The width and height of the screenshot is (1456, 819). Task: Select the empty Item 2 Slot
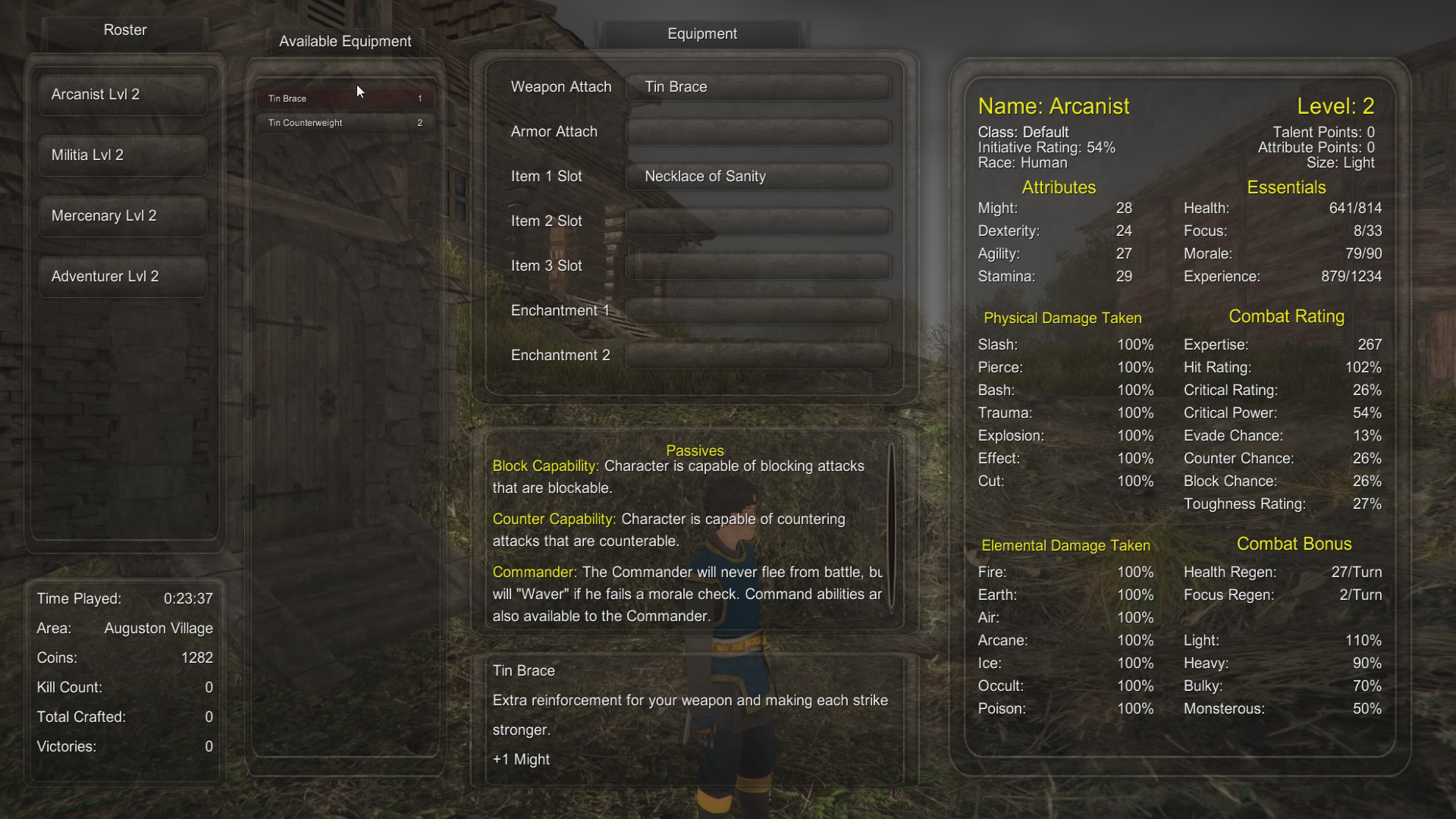tap(758, 221)
